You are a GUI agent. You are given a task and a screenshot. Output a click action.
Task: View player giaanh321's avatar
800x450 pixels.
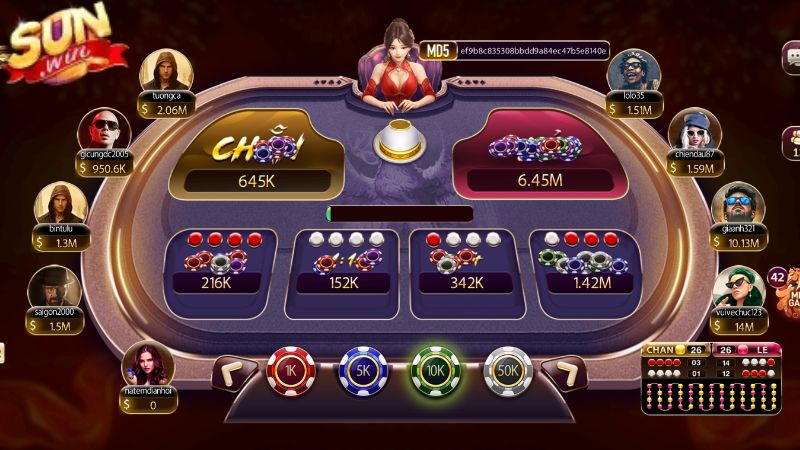pyautogui.click(x=738, y=204)
